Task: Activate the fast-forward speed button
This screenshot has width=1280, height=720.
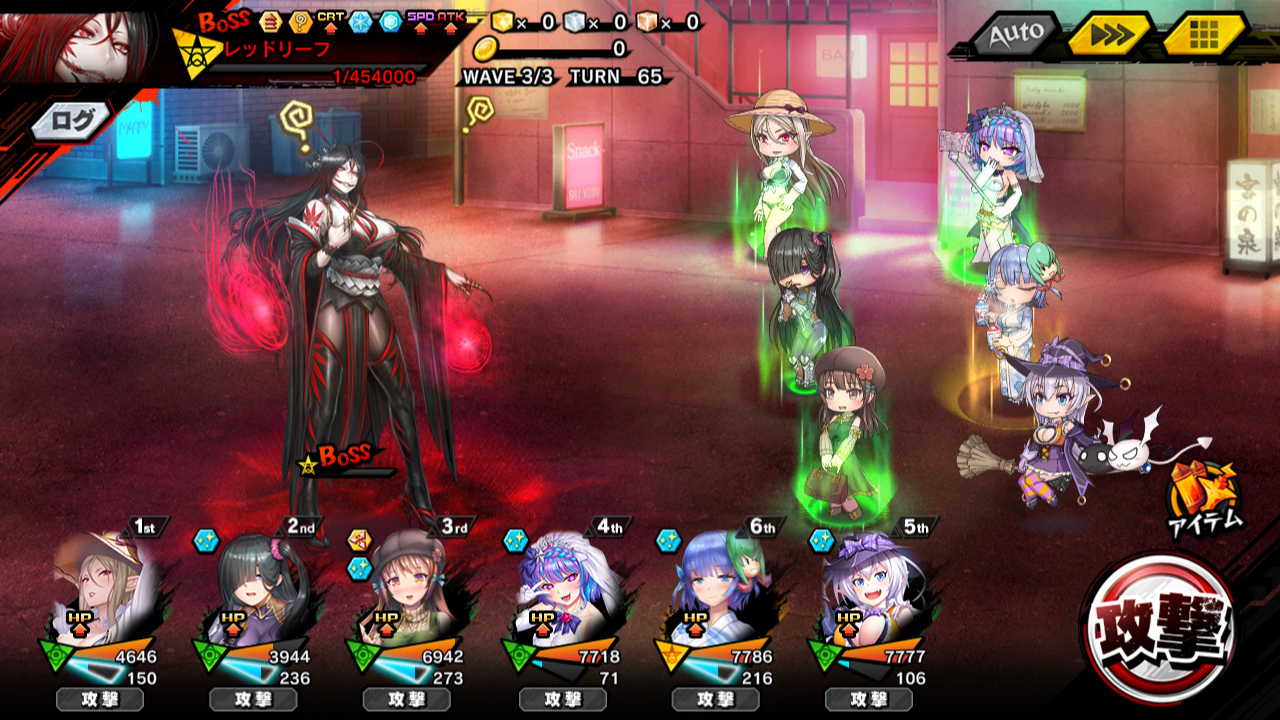Action: (1110, 35)
